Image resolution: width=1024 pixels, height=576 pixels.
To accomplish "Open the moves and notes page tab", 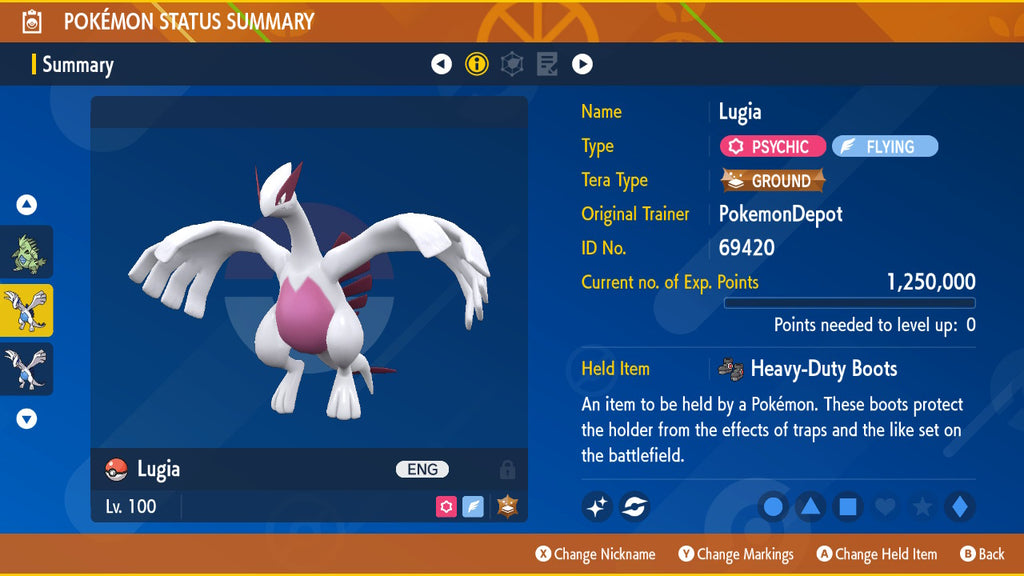I will [x=547, y=65].
